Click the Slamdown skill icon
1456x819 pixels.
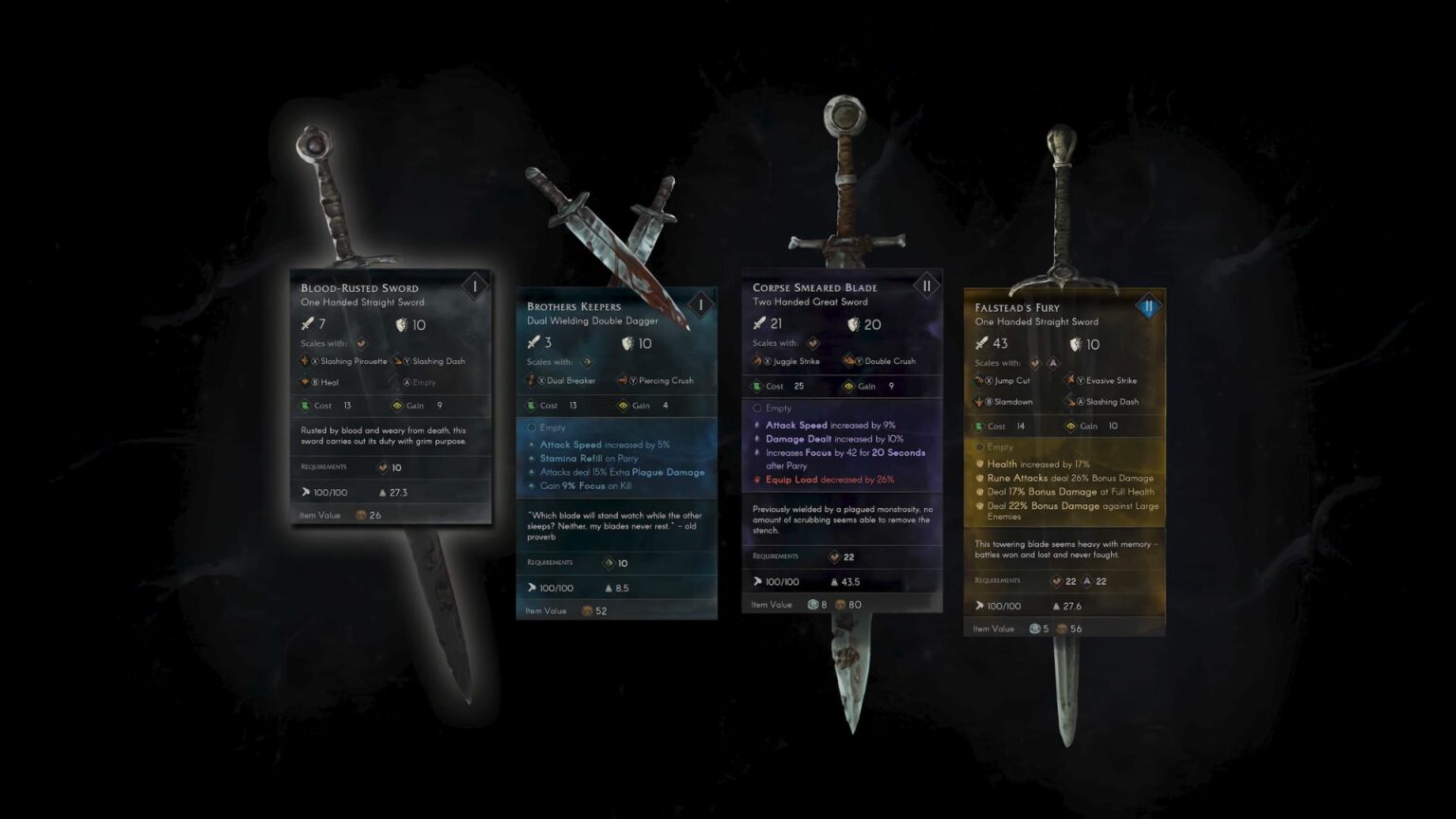(x=976, y=401)
